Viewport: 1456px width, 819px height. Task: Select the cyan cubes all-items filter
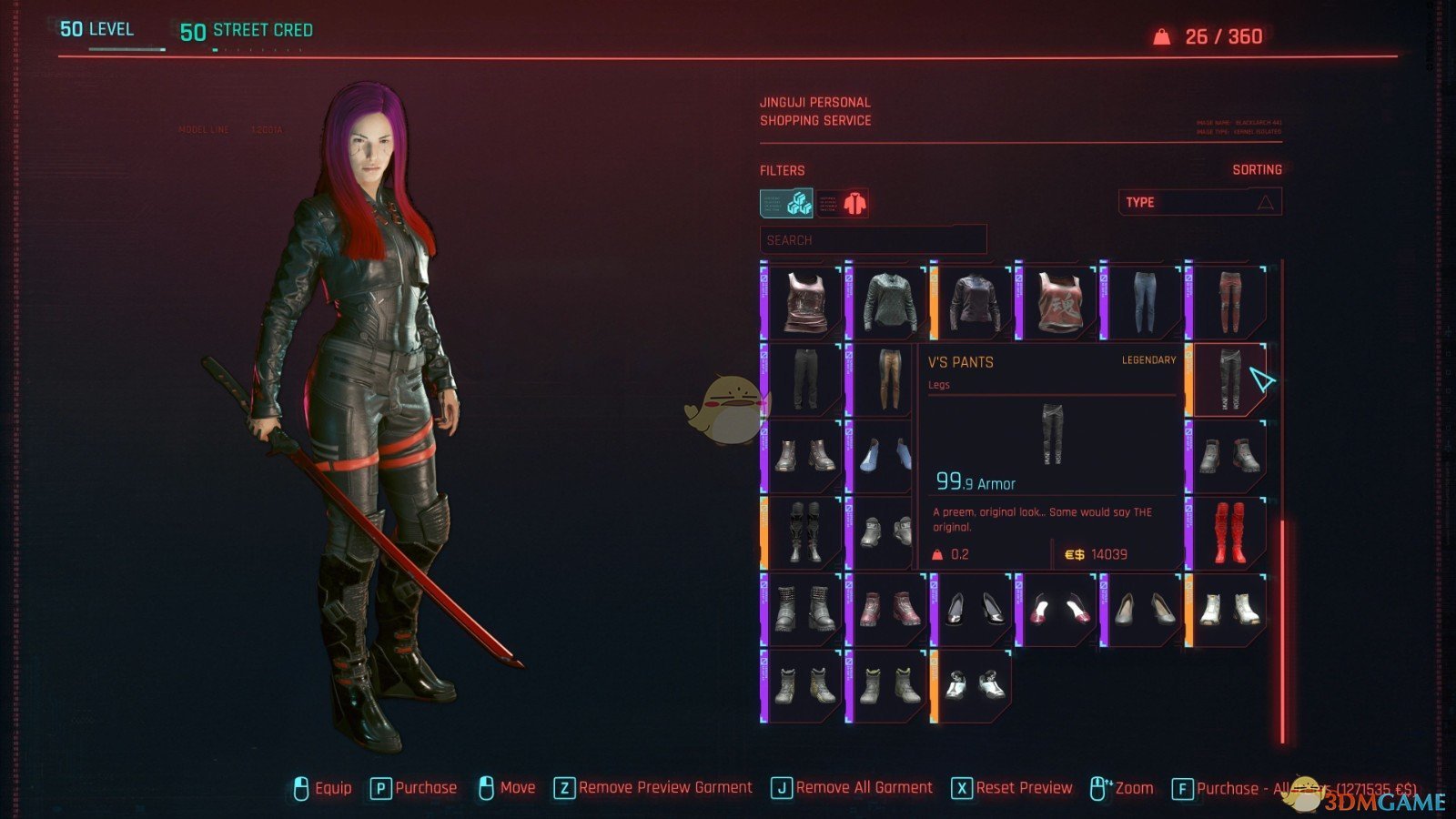(x=787, y=203)
